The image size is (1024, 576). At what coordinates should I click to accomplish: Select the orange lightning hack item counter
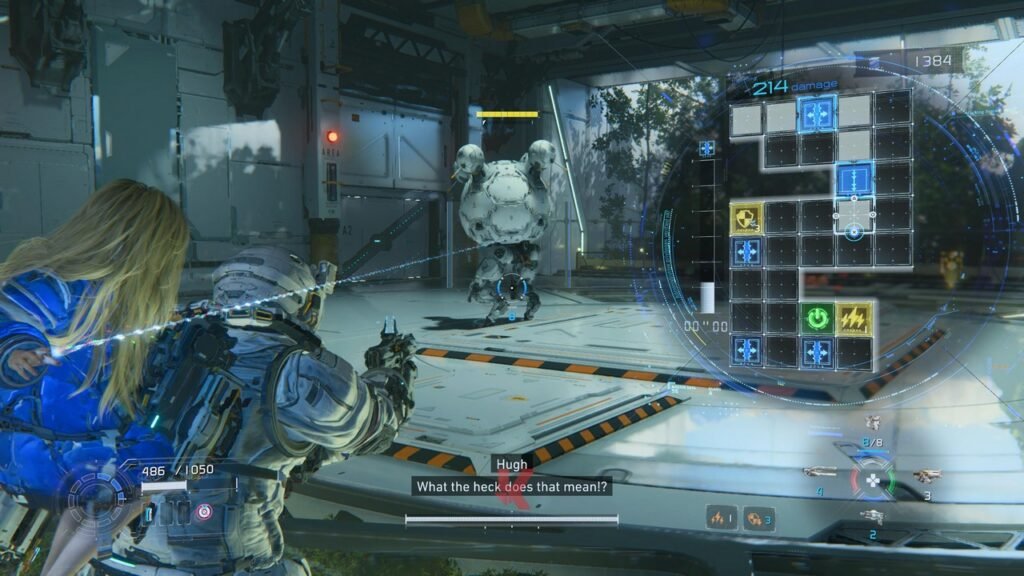click(722, 517)
